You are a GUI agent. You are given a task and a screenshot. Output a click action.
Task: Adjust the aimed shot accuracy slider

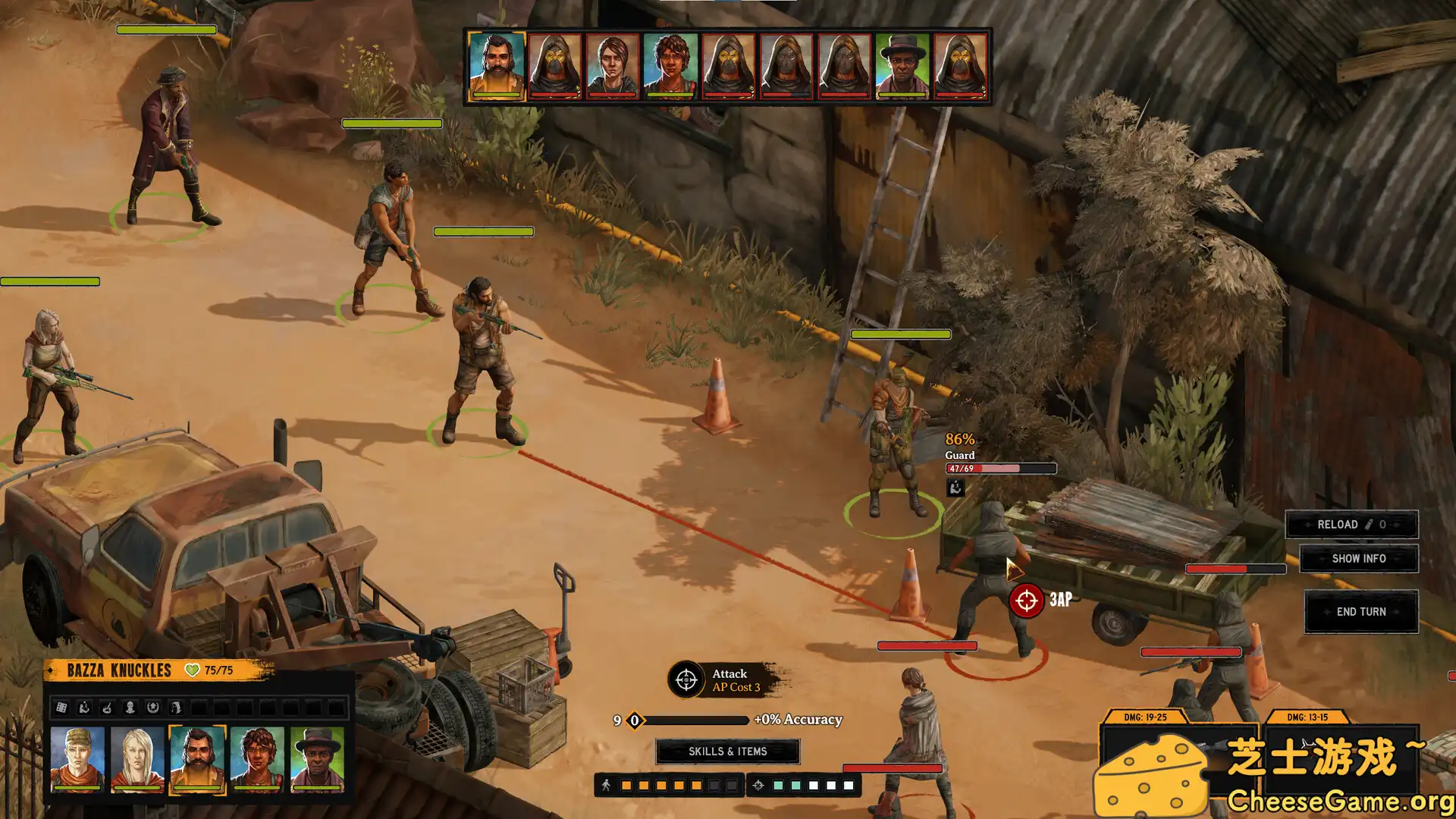635,720
